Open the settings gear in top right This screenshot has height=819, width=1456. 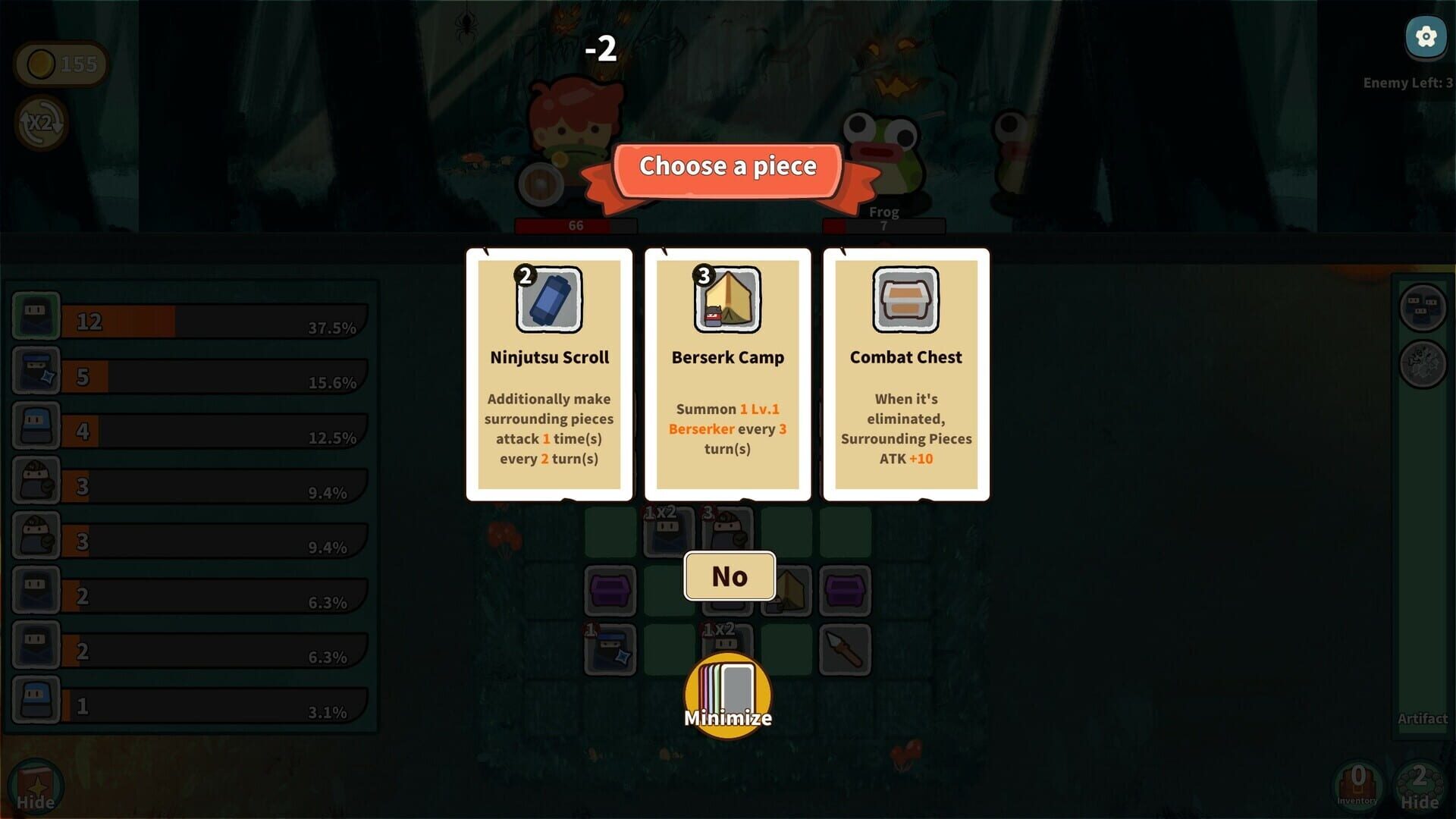1426,36
